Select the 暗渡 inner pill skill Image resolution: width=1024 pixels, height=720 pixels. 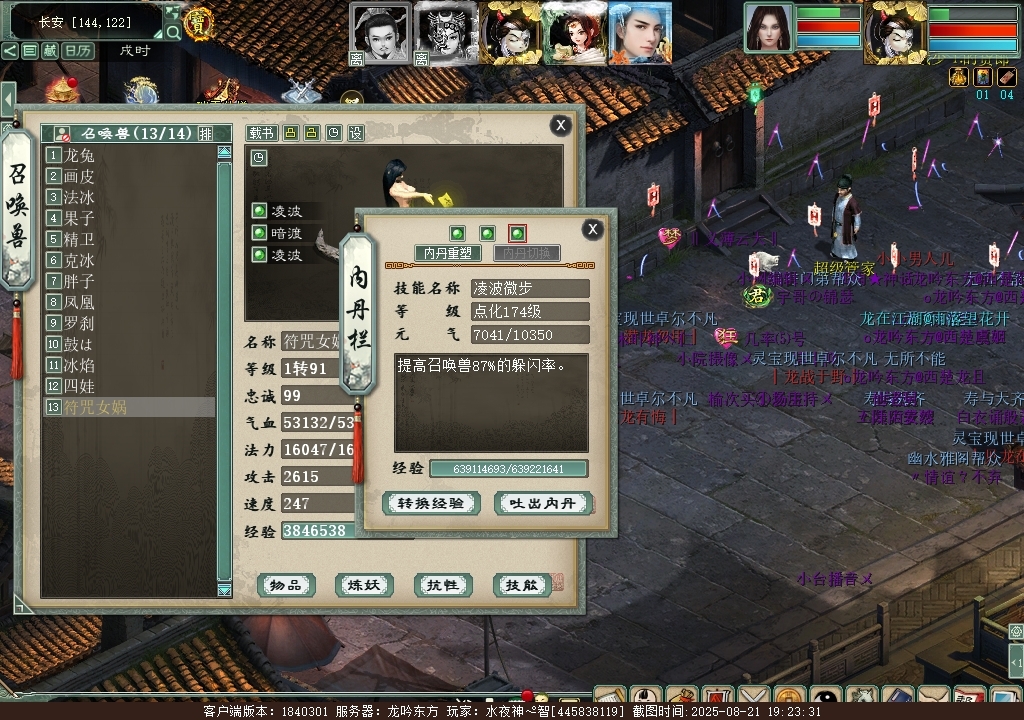(x=286, y=233)
